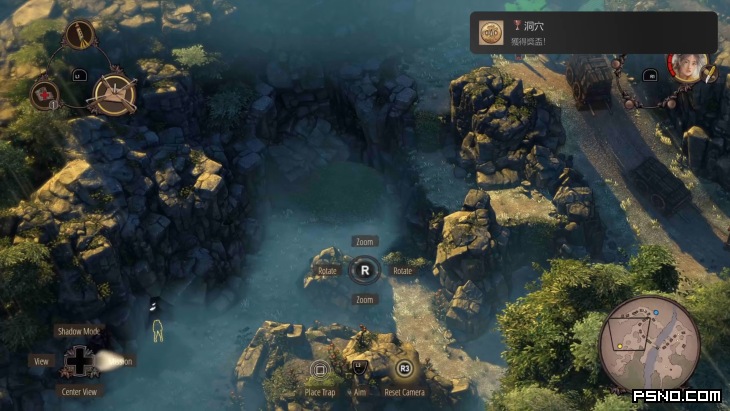Choose the first aid medkit item
730x411 pixels.
[x=45, y=96]
